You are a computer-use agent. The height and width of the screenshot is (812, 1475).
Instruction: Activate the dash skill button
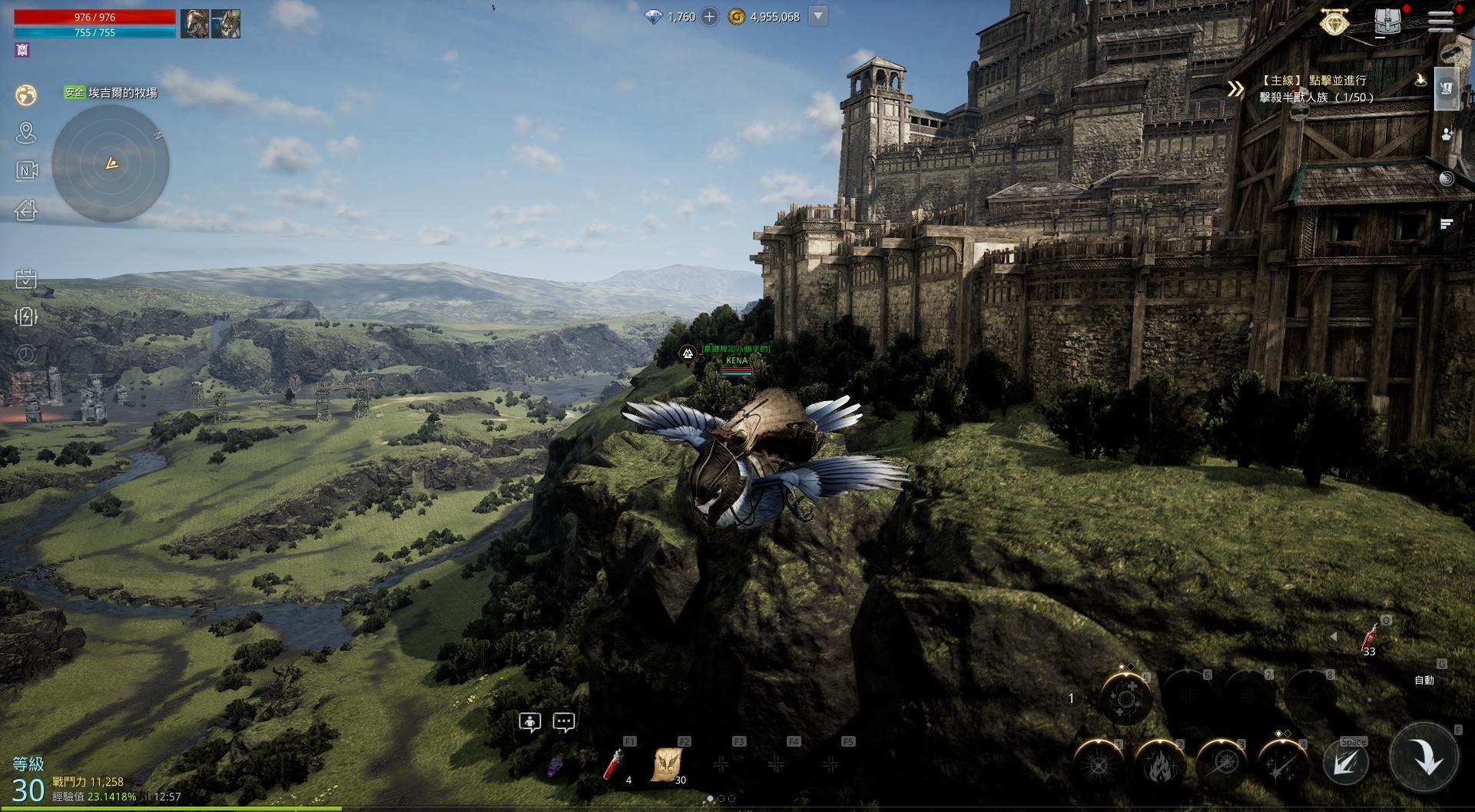tap(1346, 763)
